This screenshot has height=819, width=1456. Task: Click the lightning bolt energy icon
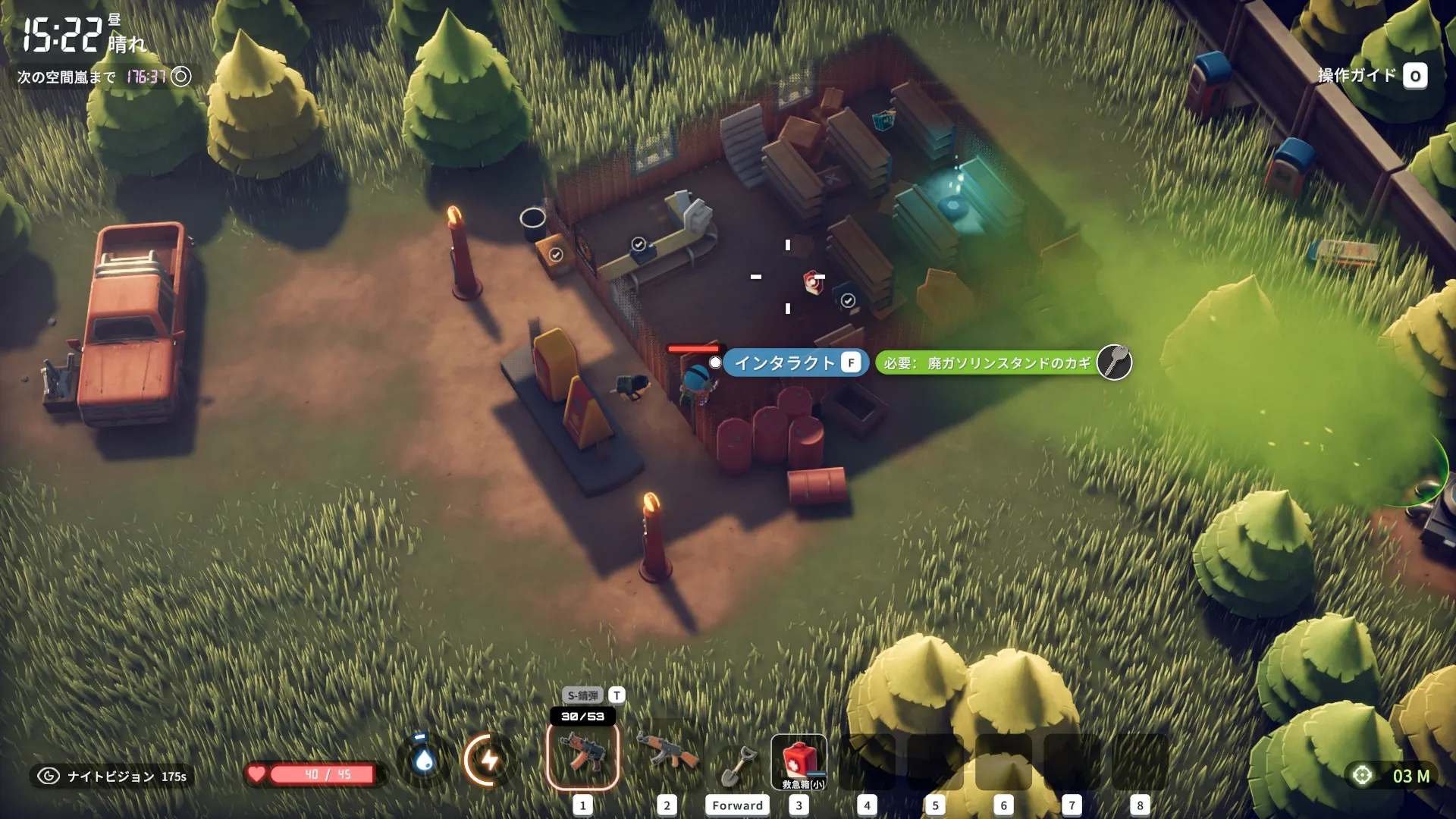489,759
